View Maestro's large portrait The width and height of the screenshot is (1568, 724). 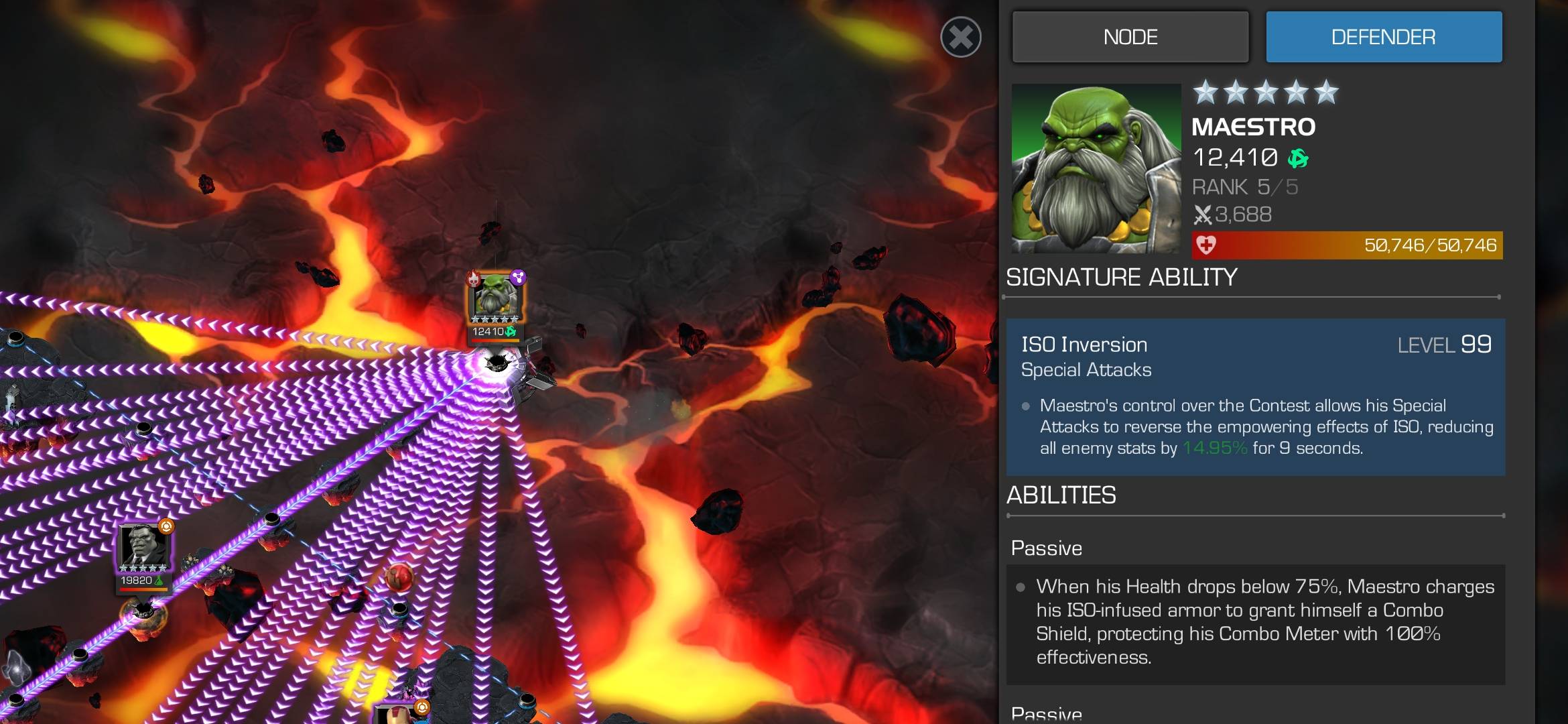pos(1096,168)
